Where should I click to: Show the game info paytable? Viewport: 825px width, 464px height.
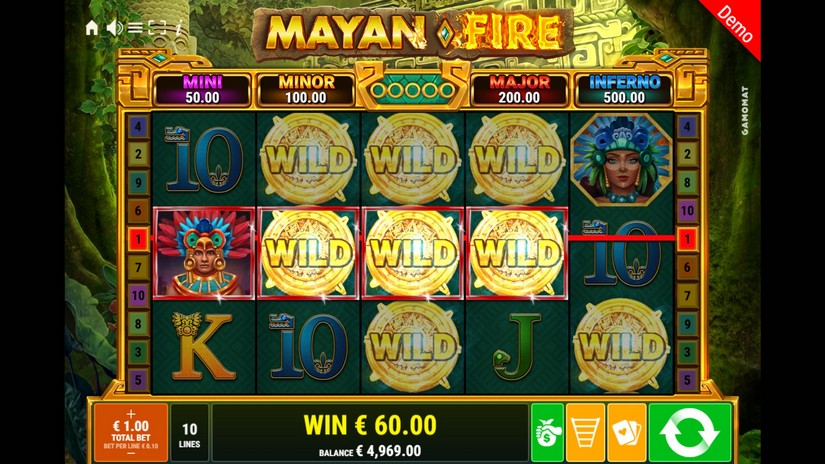(x=179, y=28)
